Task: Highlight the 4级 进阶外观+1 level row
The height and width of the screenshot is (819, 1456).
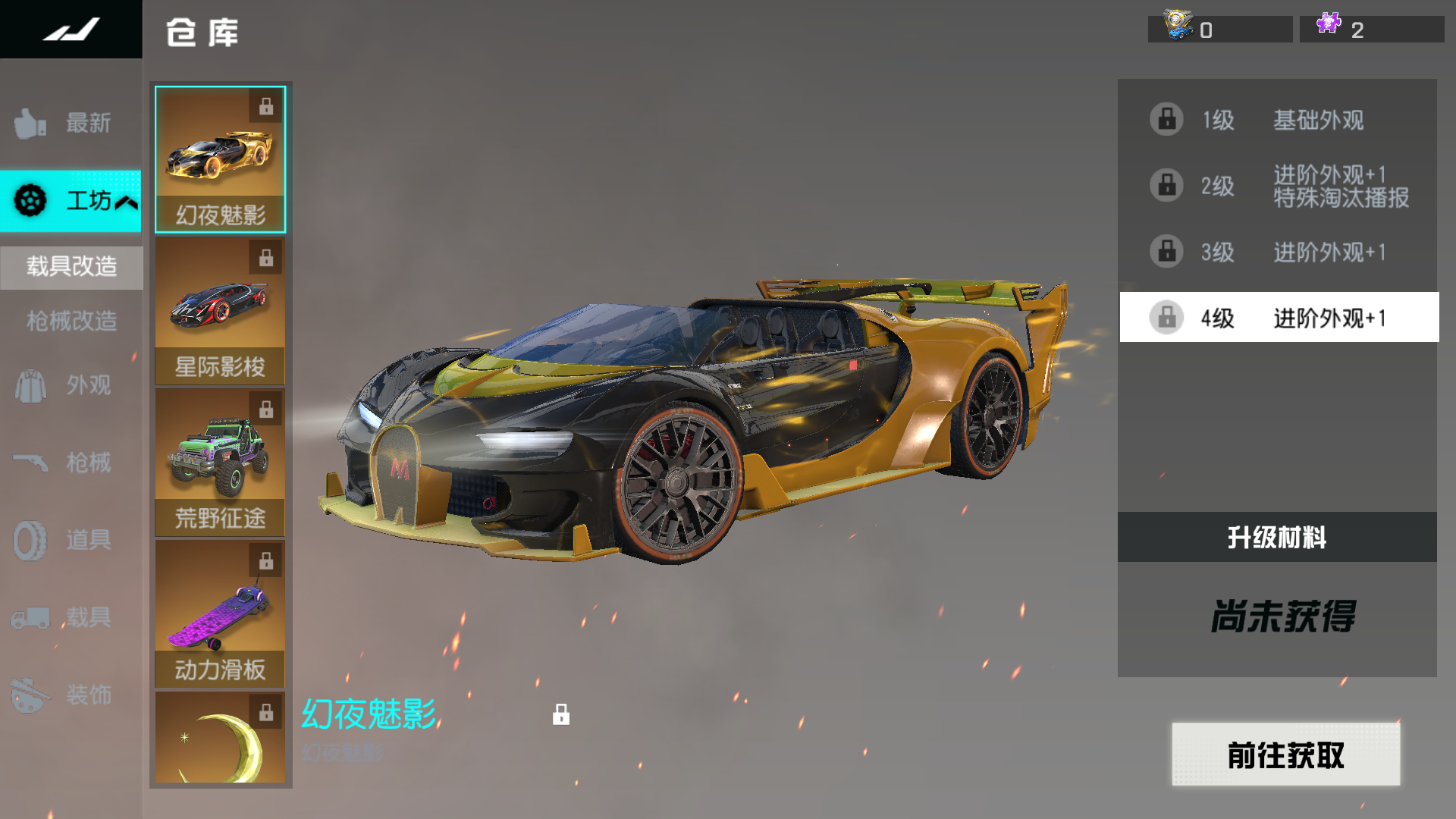Action: tap(1278, 318)
